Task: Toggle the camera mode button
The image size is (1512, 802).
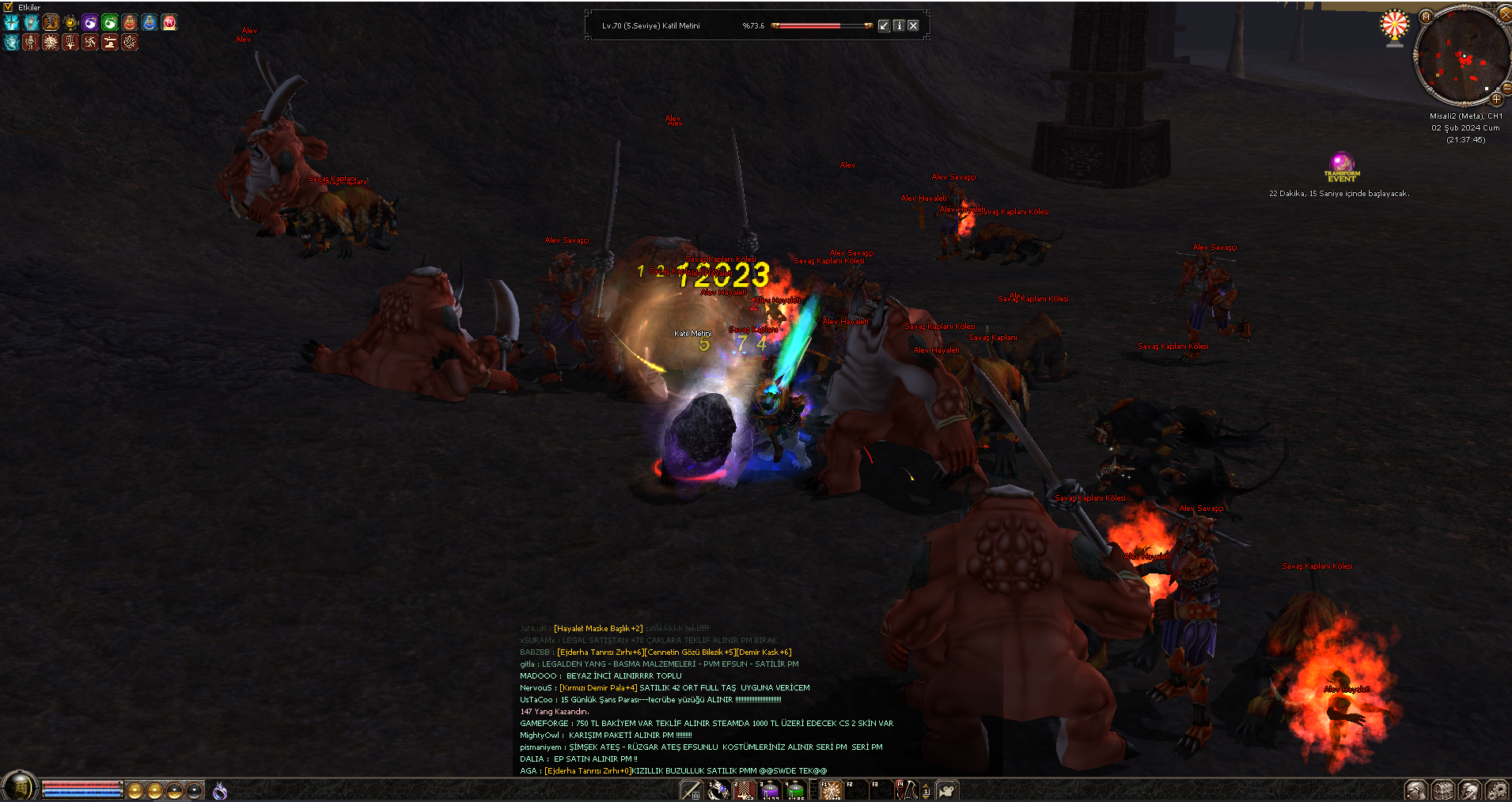Action: [x=947, y=790]
